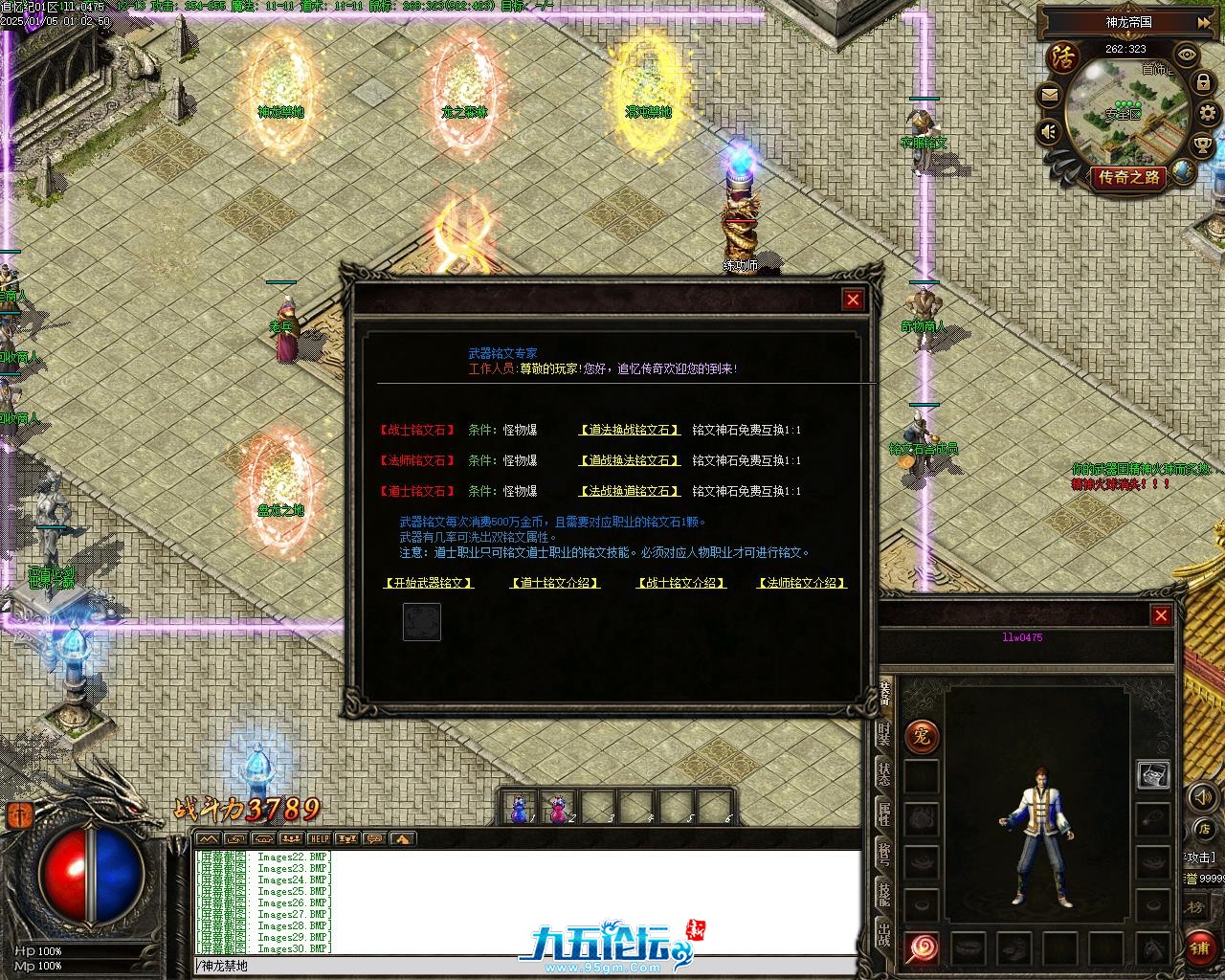Switch to the 时装 tab
1225x980 pixels.
point(884,733)
